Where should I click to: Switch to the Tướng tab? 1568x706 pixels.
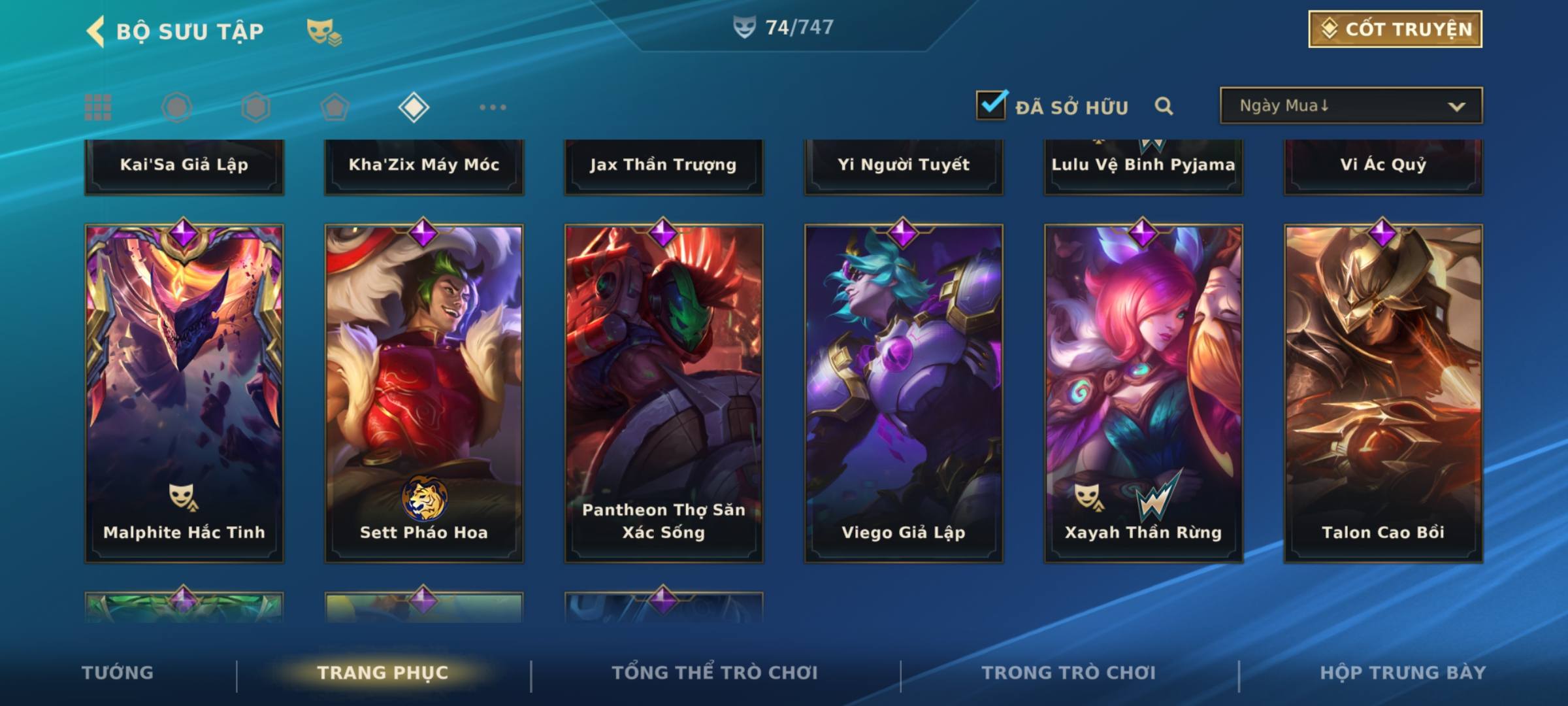[118, 673]
